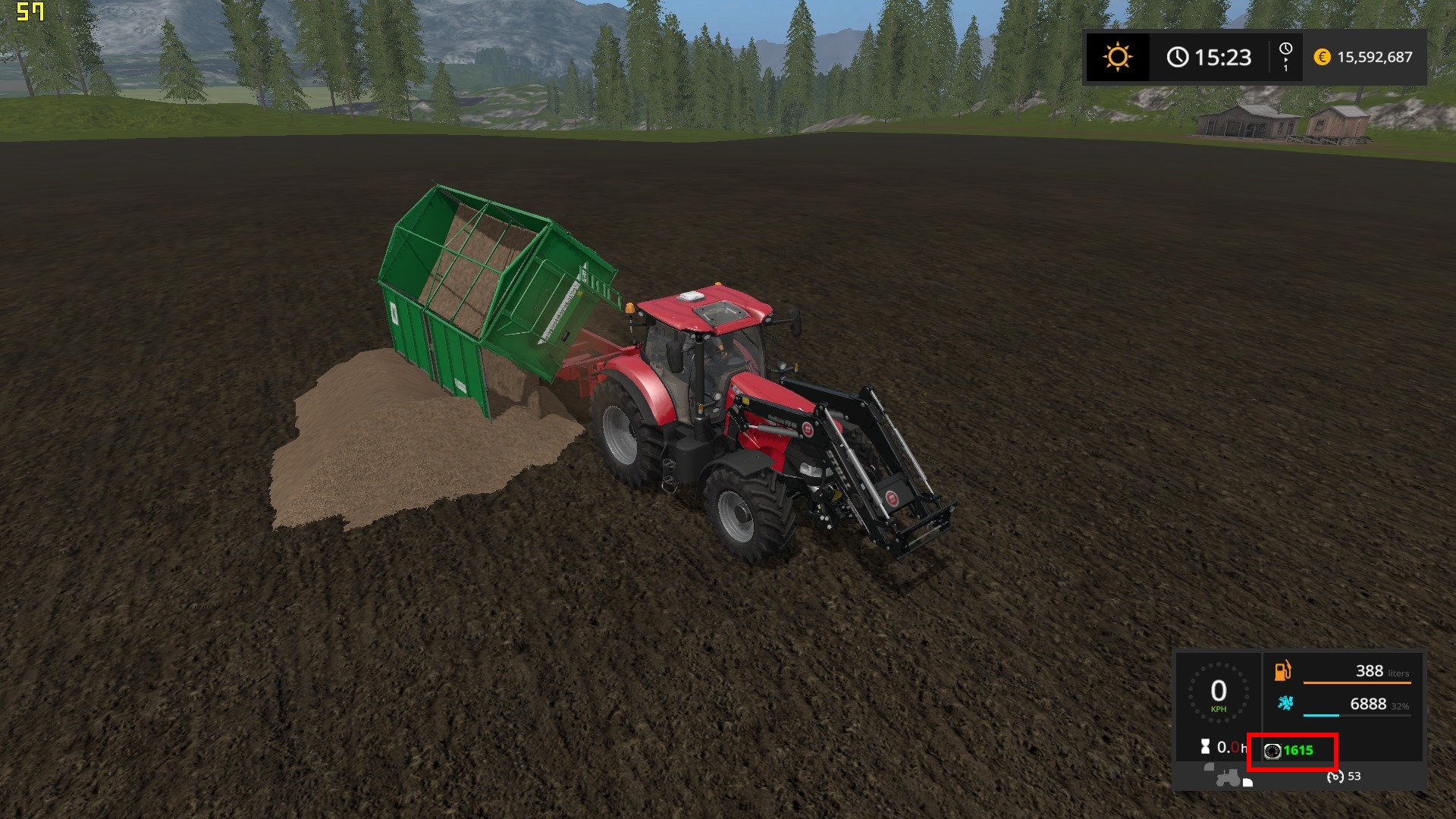Screen dimensions: 1456x819
Task: Select the tractor vehicle schema icon
Action: click(1228, 778)
